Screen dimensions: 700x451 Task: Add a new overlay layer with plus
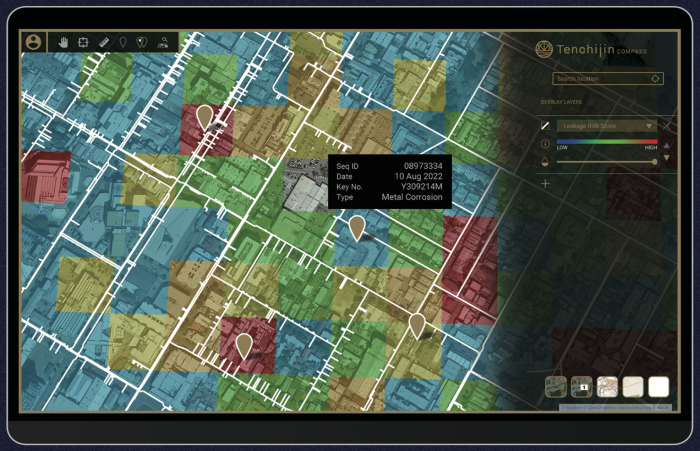(545, 184)
